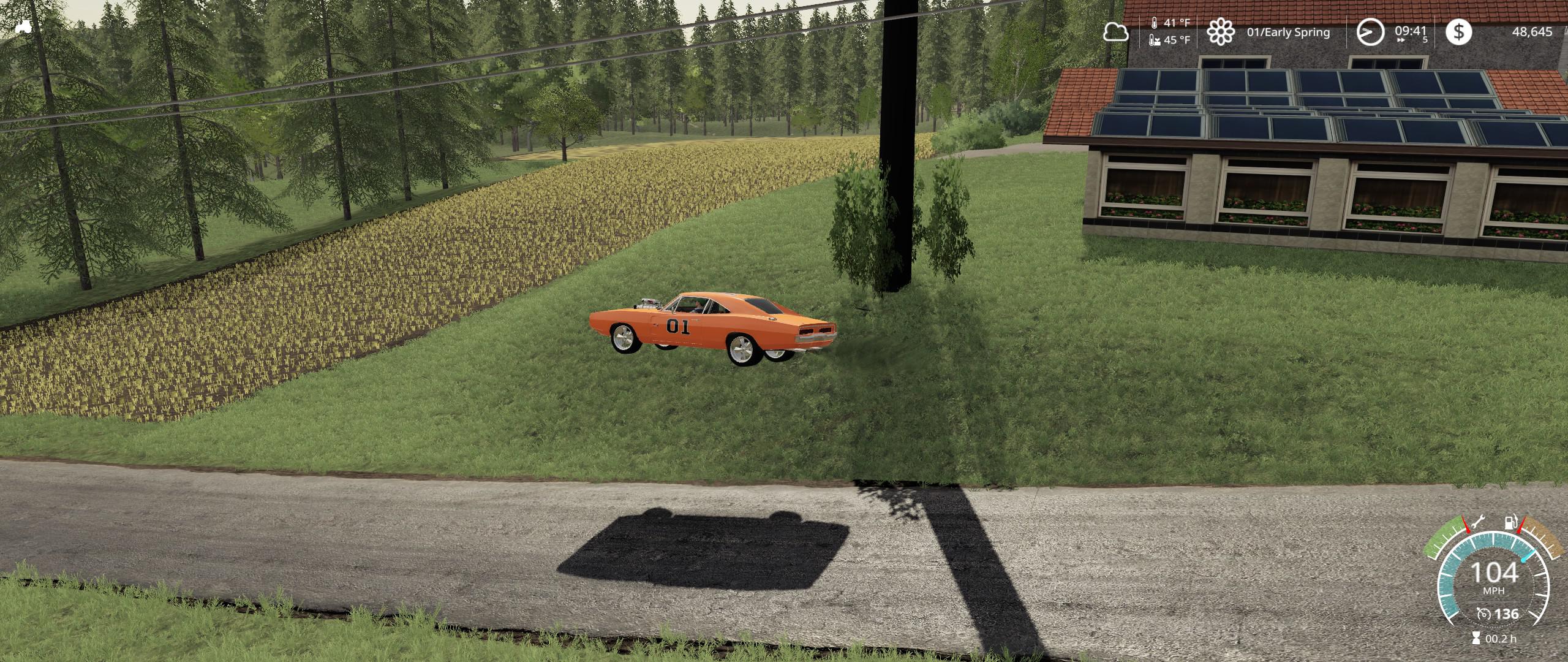Select the flower season icon near Early Spring
The height and width of the screenshot is (662, 1568).
pyautogui.click(x=1220, y=32)
